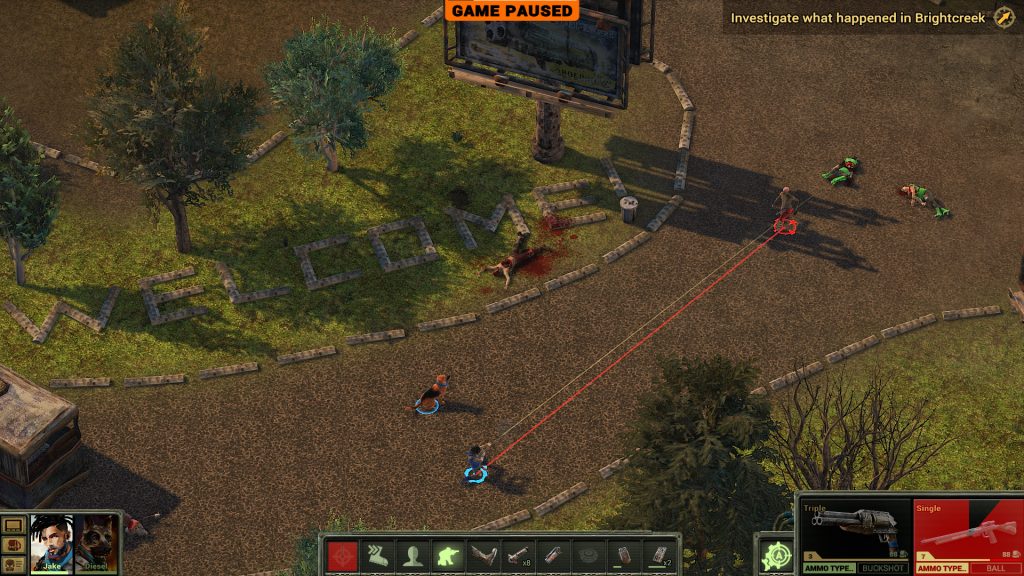Viewport: 1024px width, 576px height.
Task: Open the backpack inventory icon
Action: pos(13,544)
